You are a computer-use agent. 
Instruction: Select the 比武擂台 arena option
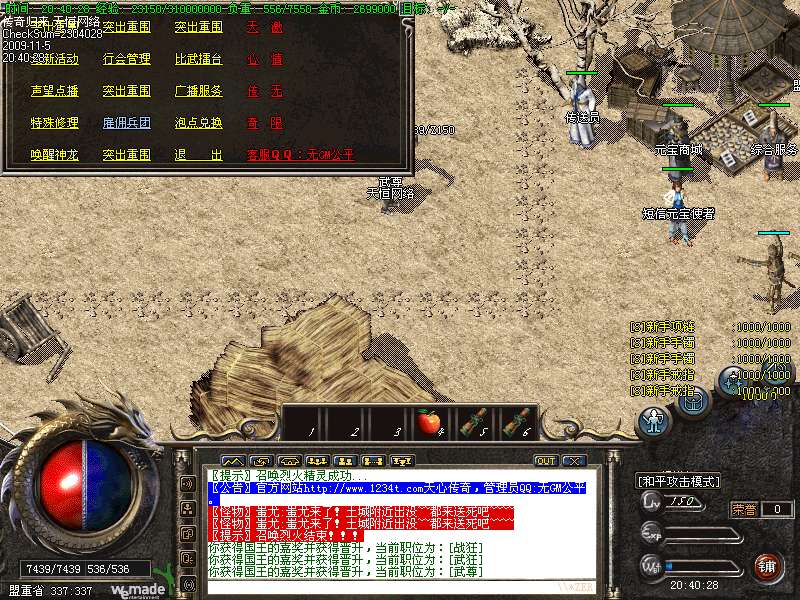point(198,59)
